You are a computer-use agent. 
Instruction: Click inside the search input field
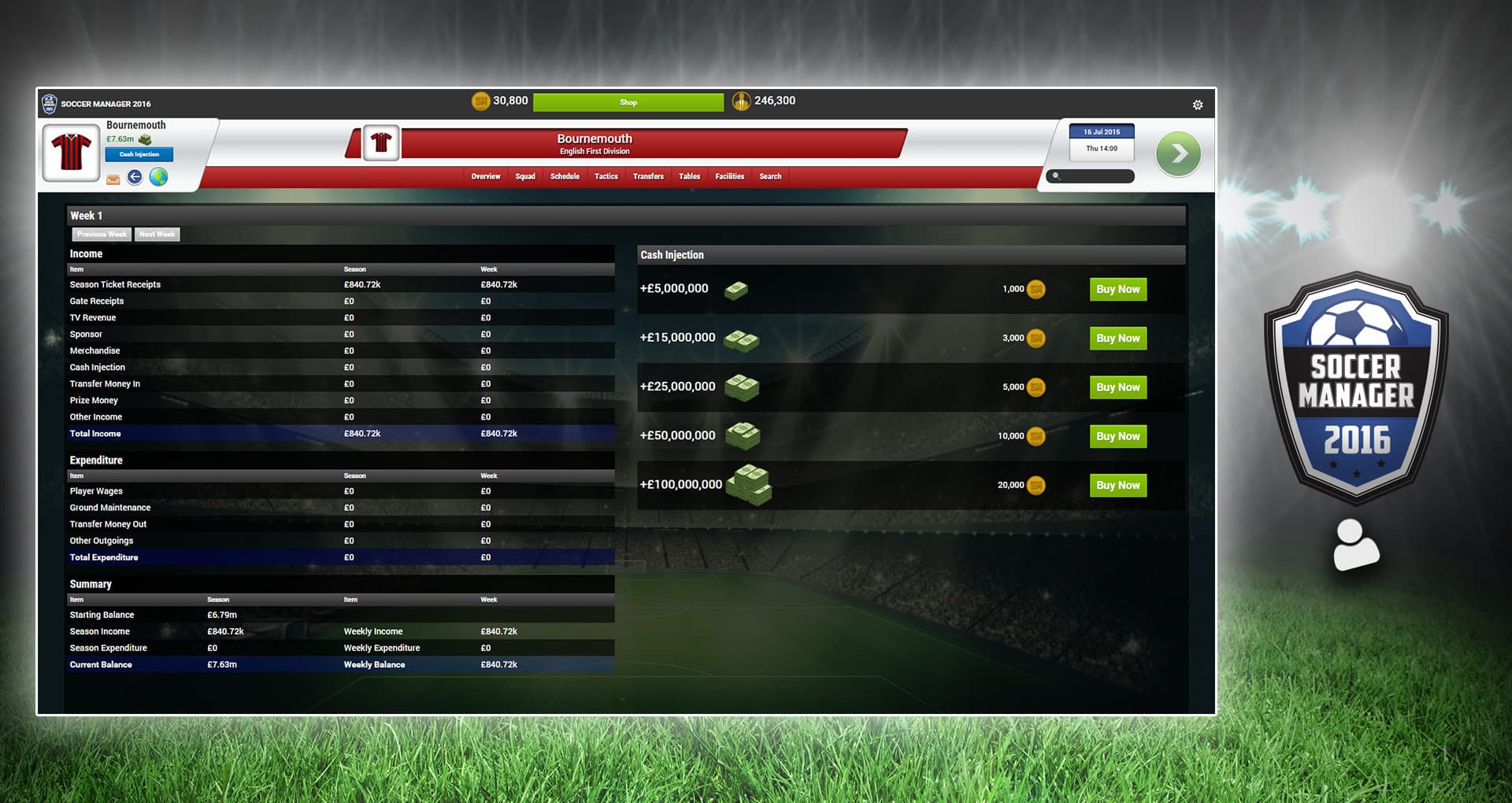(x=1095, y=176)
